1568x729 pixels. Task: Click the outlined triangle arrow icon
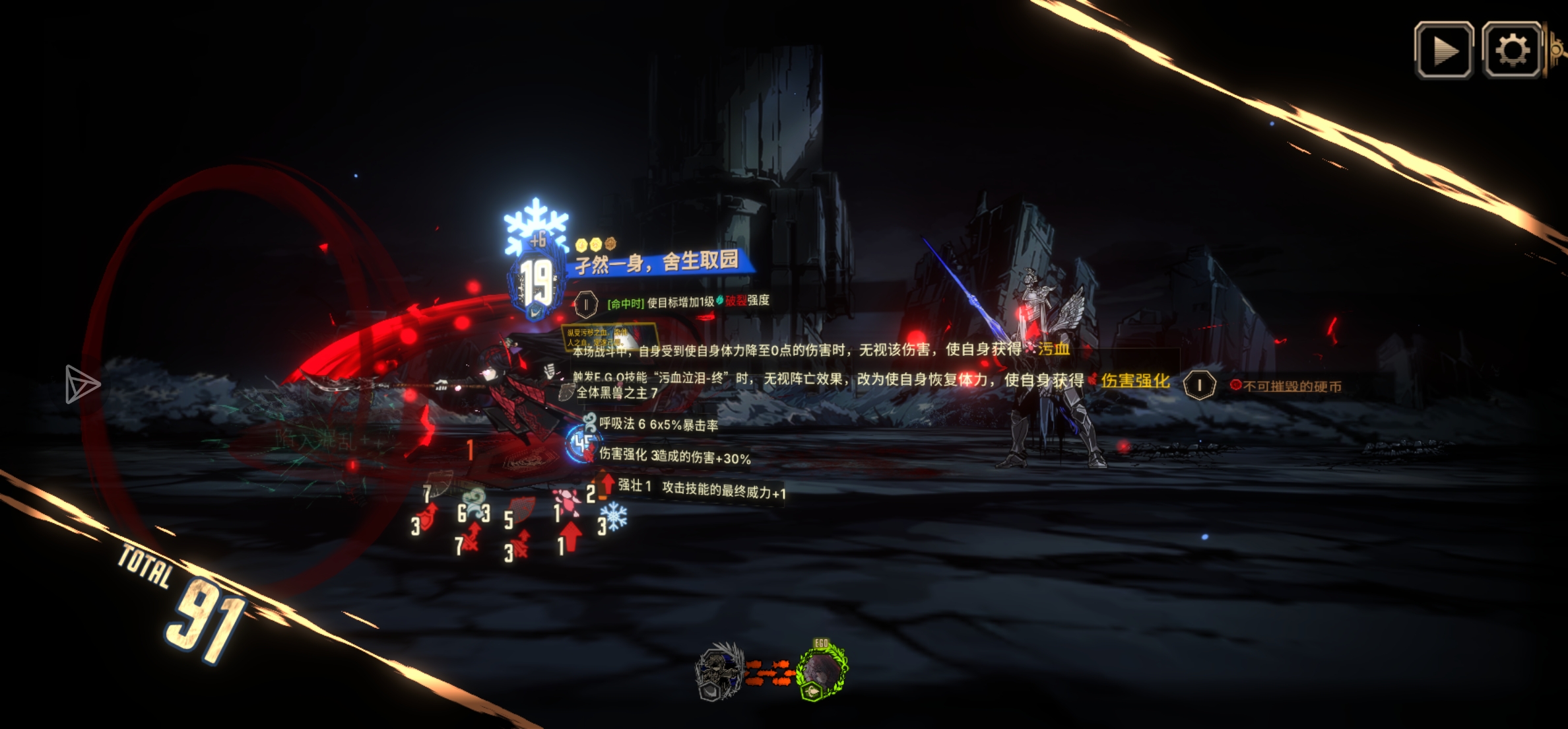[x=82, y=384]
